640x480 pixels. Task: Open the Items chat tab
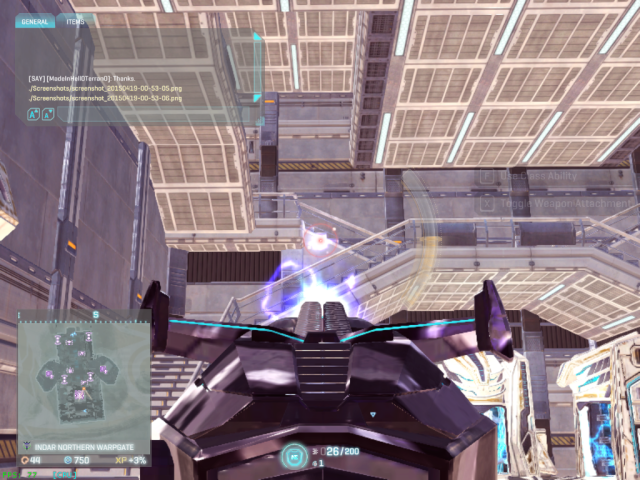click(74, 21)
